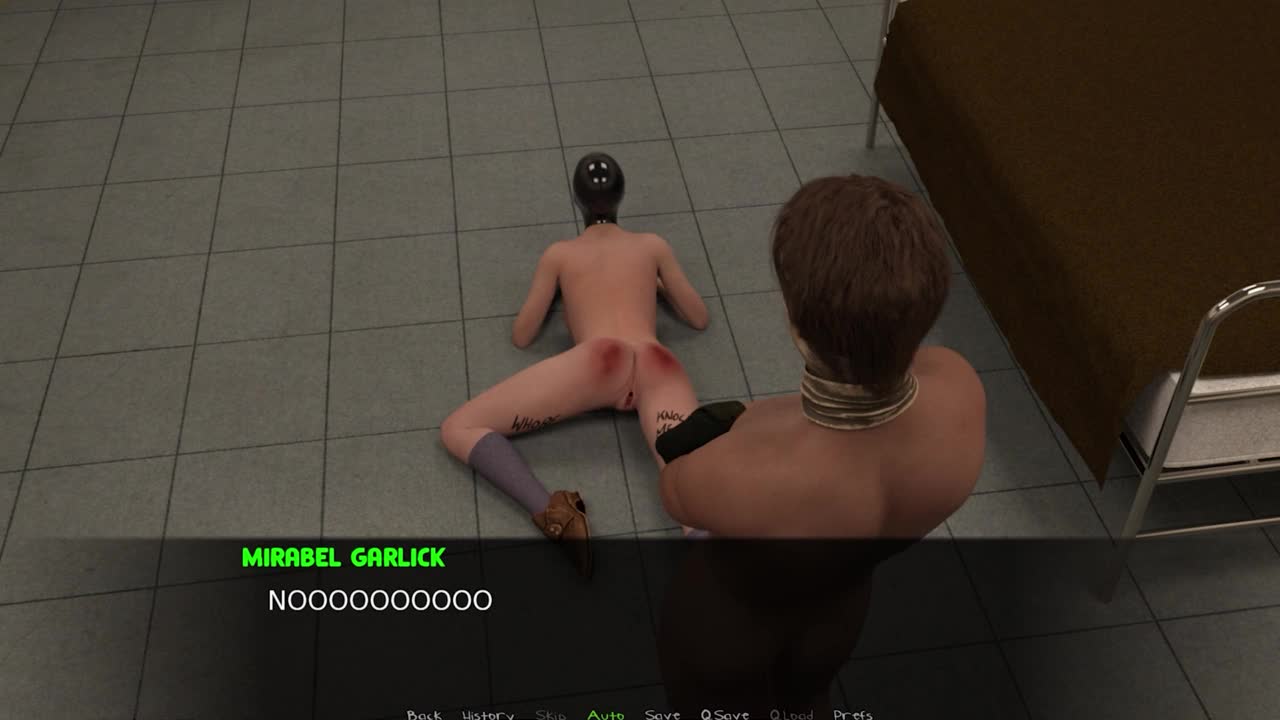Quick load with Q.Load

tap(791, 714)
